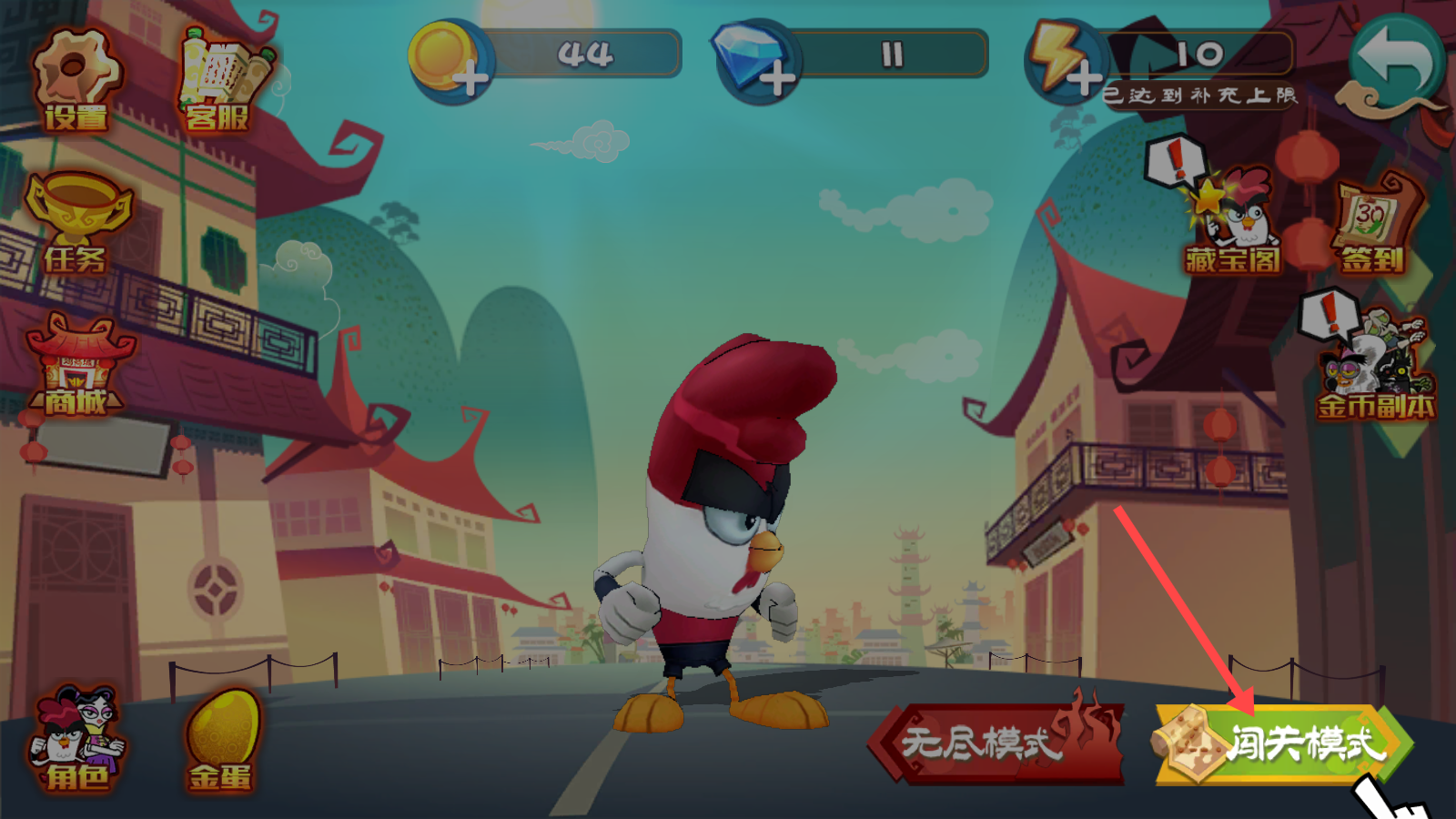Open the 角色 character selection
1456x819 pixels.
[x=76, y=739]
